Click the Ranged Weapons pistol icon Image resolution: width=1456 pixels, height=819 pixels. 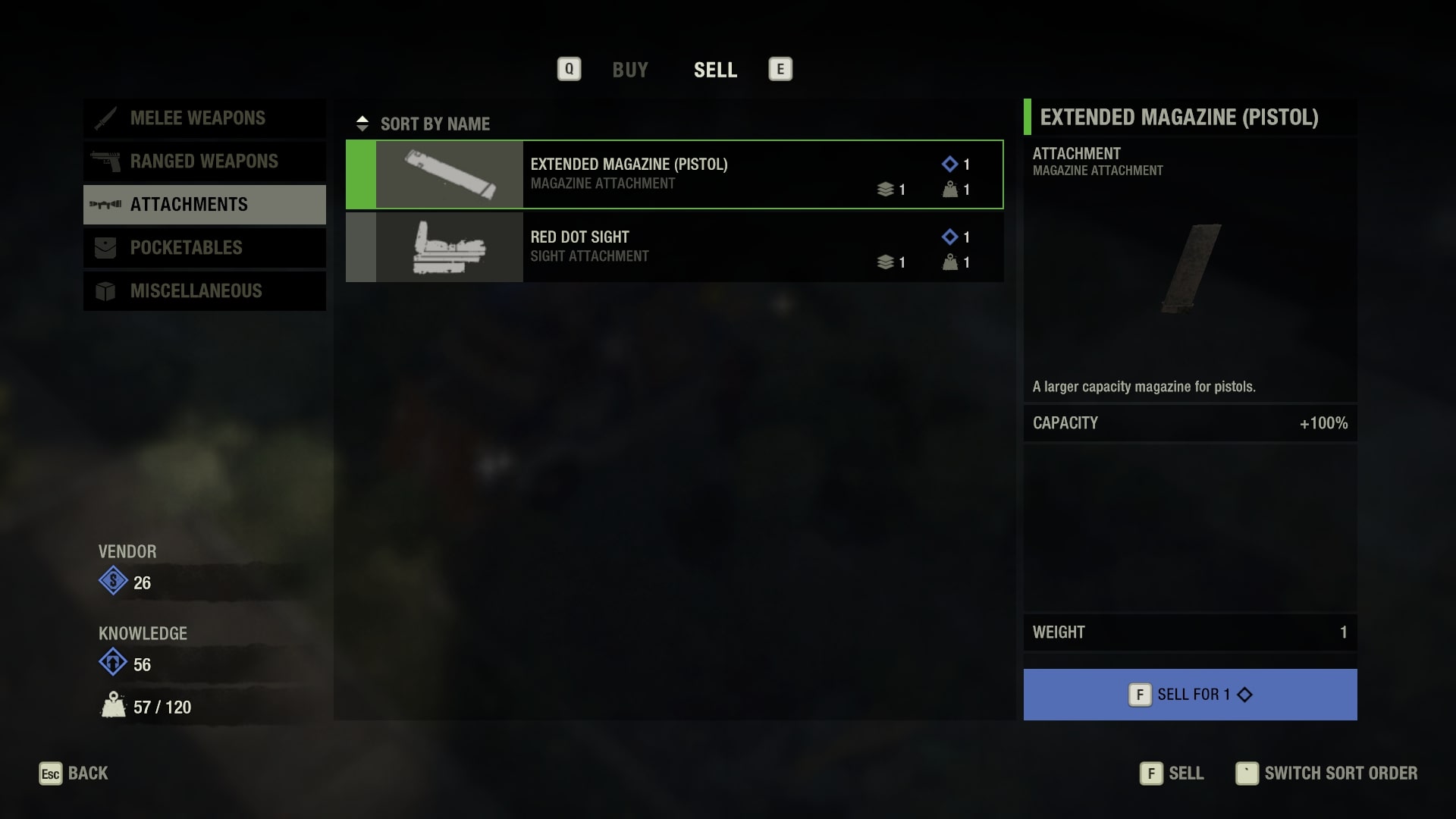pos(107,161)
